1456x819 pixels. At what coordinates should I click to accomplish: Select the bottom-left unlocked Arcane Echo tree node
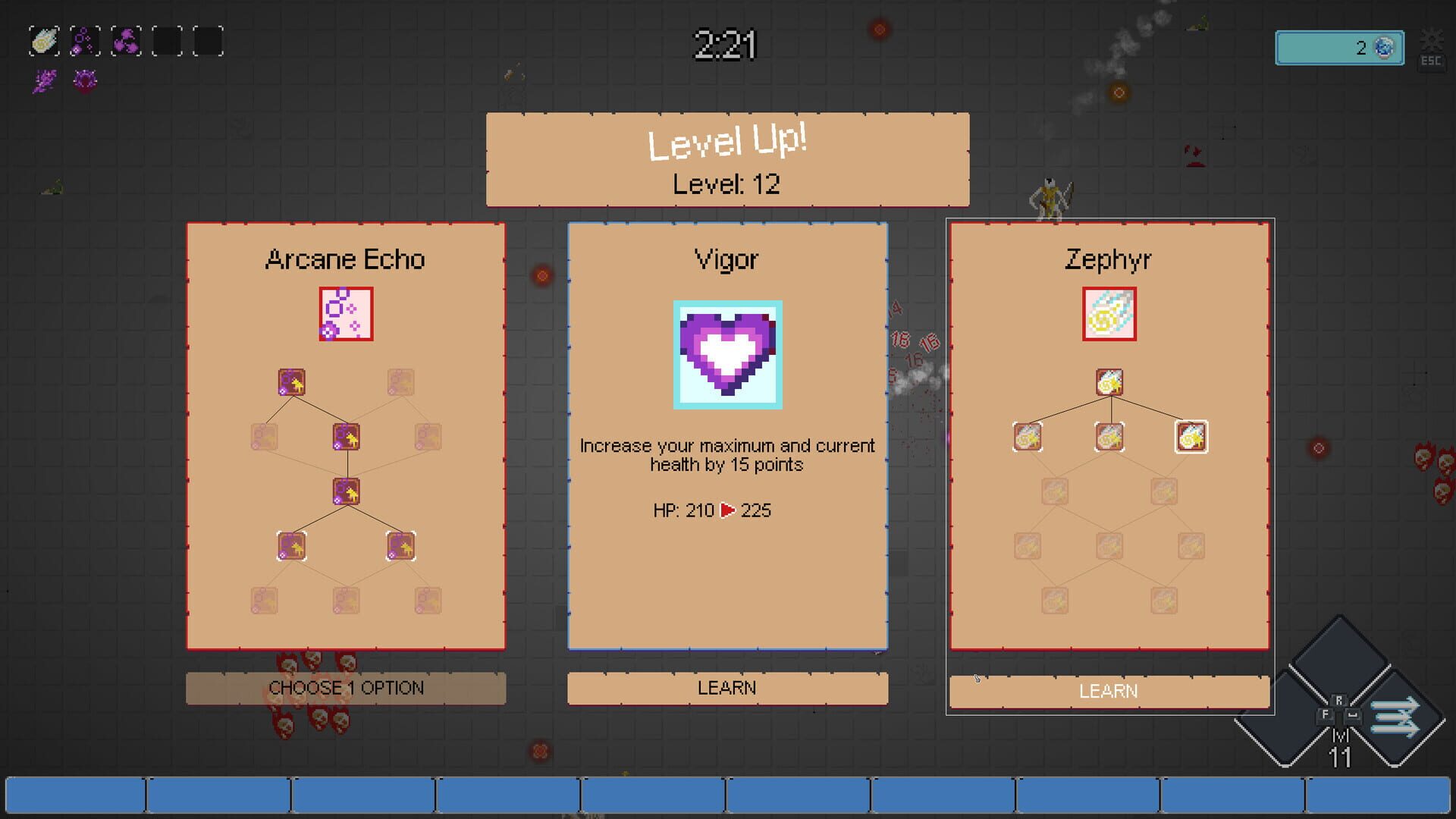point(293,544)
